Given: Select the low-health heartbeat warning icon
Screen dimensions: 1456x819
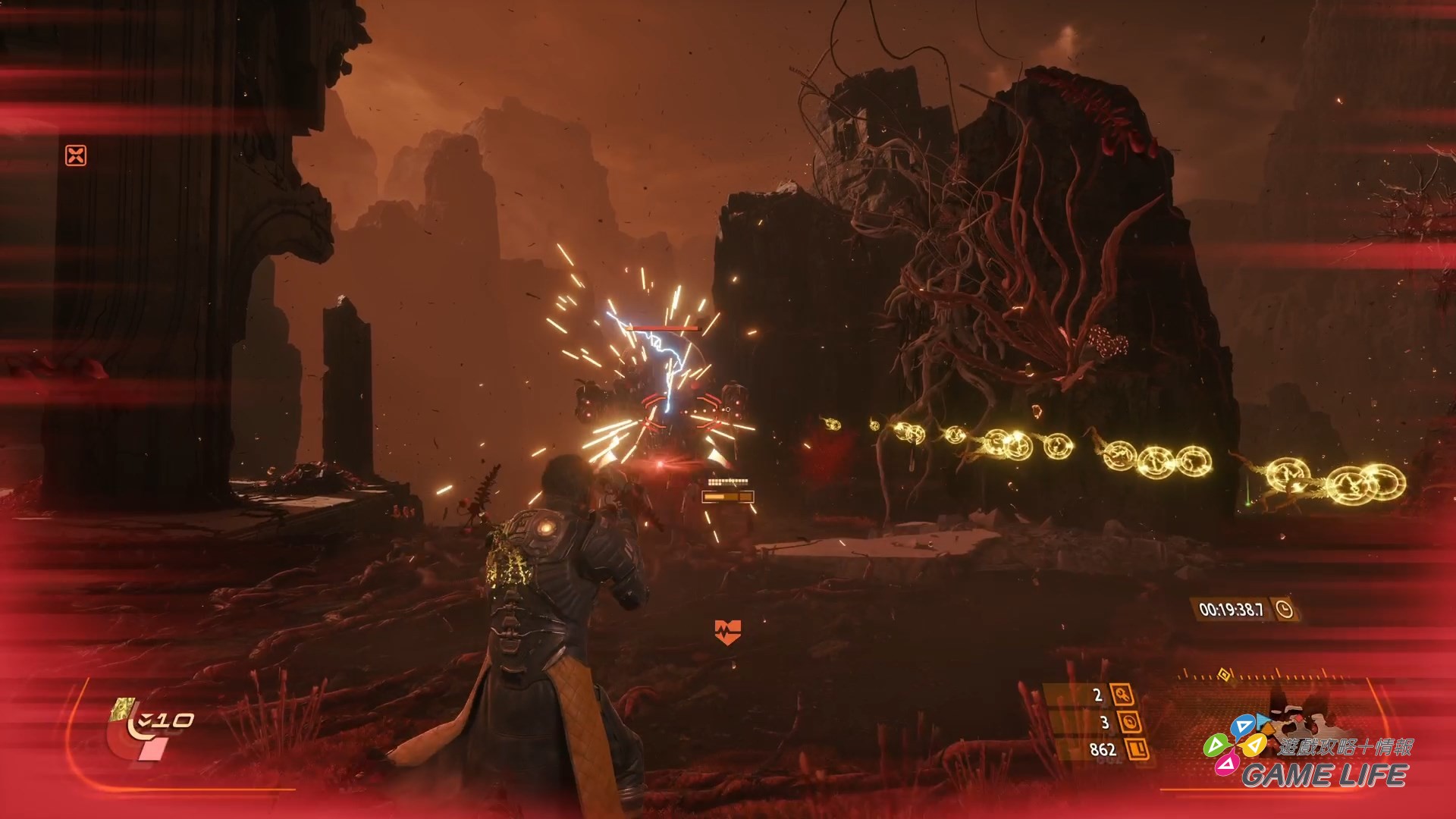Looking at the screenshot, I should point(727,630).
